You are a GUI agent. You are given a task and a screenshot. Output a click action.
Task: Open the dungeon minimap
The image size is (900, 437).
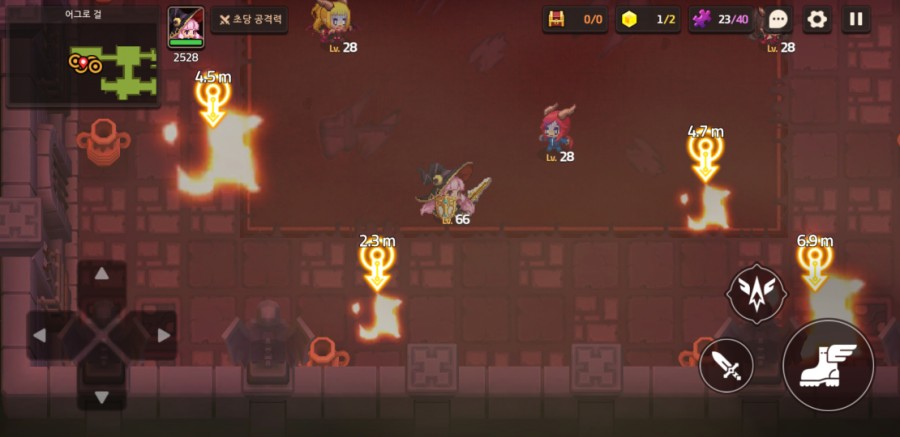[x=82, y=64]
